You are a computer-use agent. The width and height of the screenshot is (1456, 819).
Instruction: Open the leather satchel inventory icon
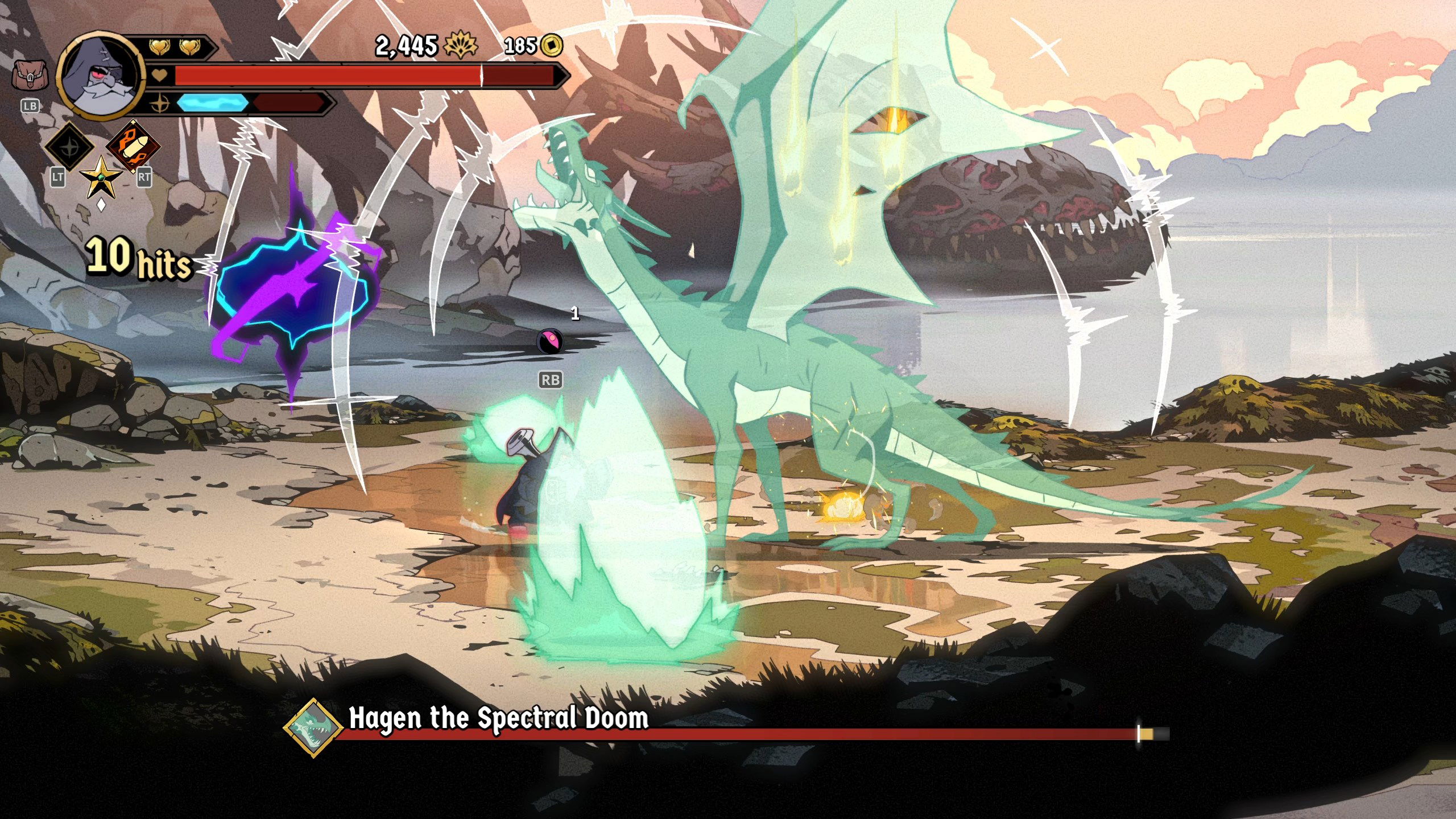pyautogui.click(x=30, y=76)
